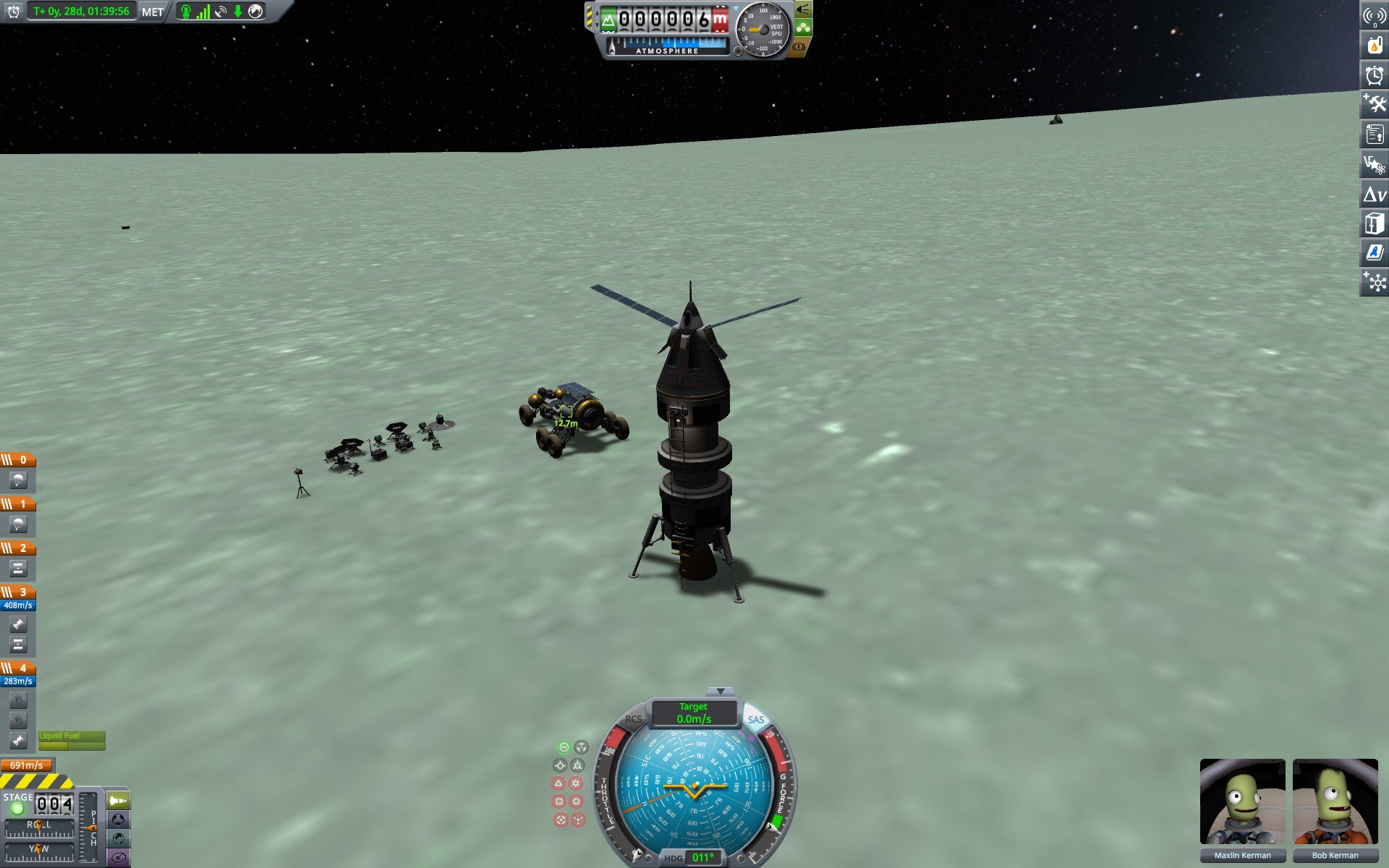
Task: Select Maxlin Kerman's crew portrait
Action: (x=1242, y=801)
